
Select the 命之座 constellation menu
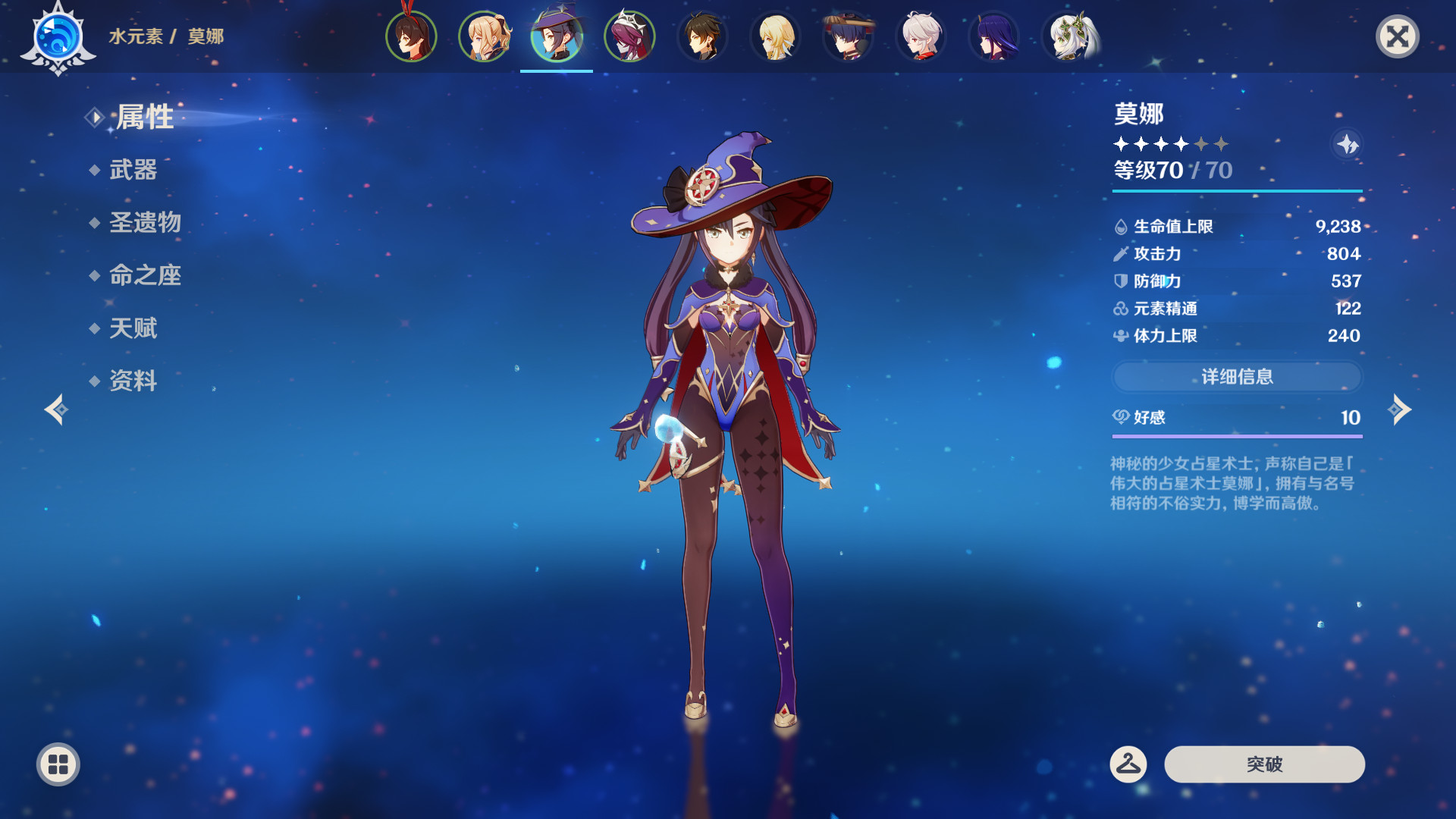[x=146, y=276]
